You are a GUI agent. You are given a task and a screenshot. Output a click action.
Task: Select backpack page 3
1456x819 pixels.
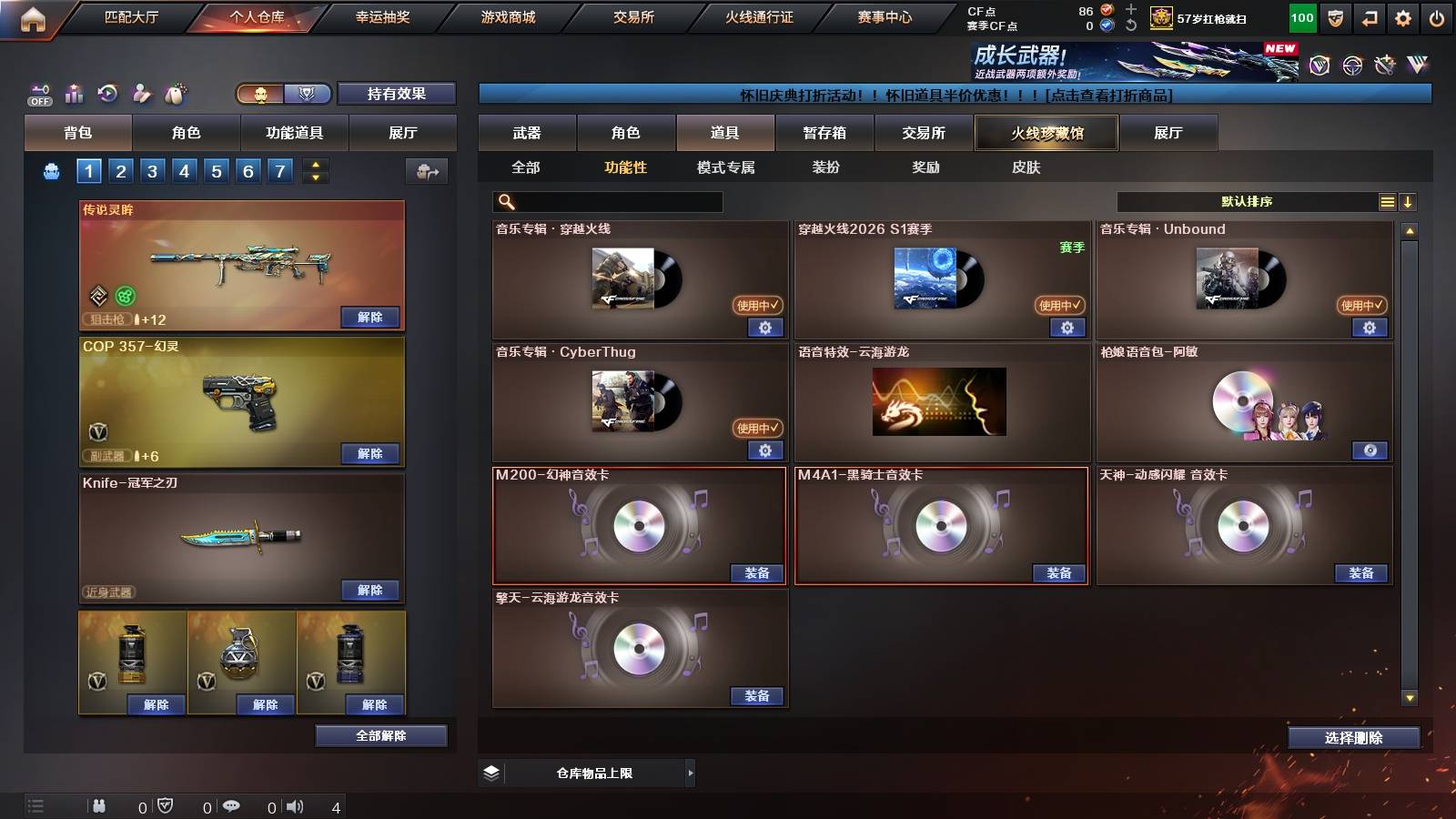(151, 169)
